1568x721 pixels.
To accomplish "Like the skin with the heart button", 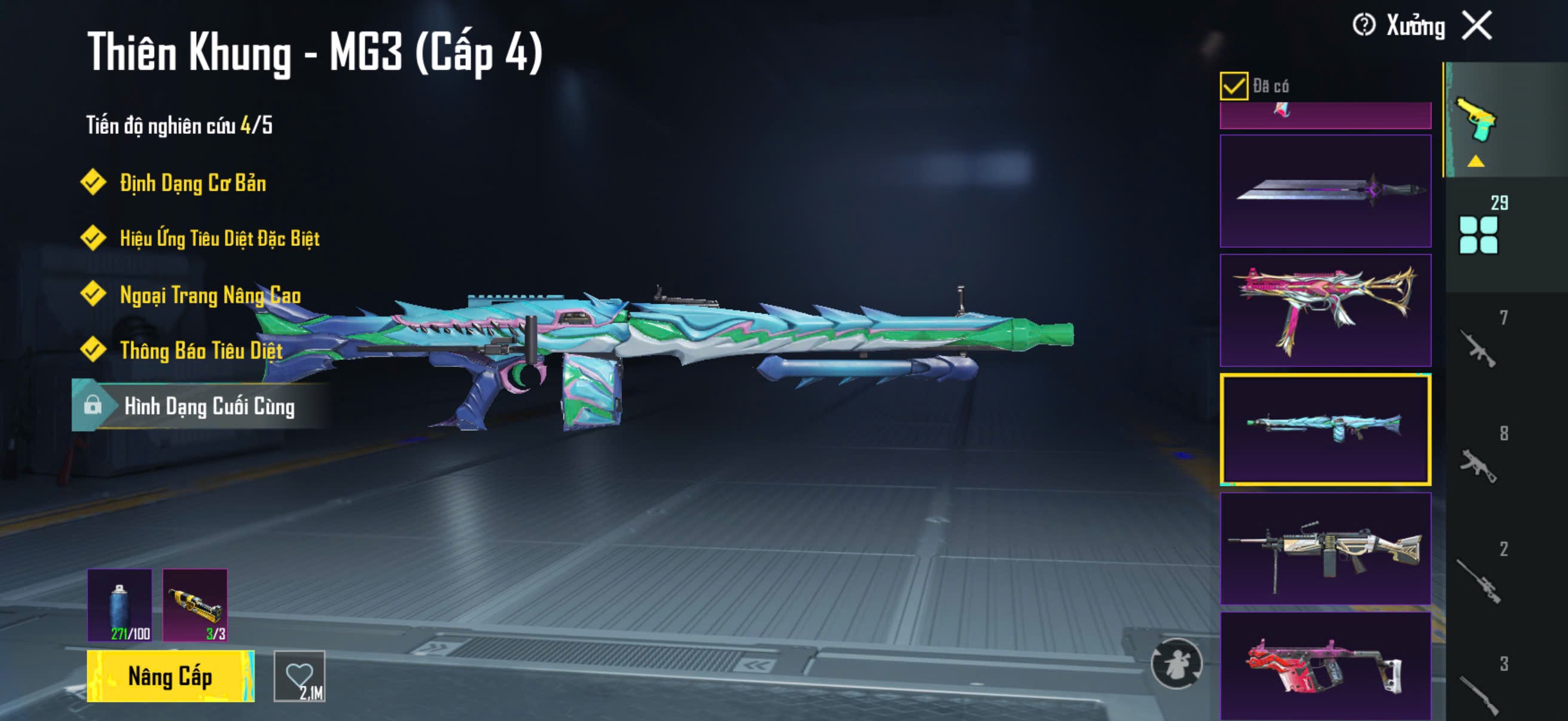I will [300, 676].
